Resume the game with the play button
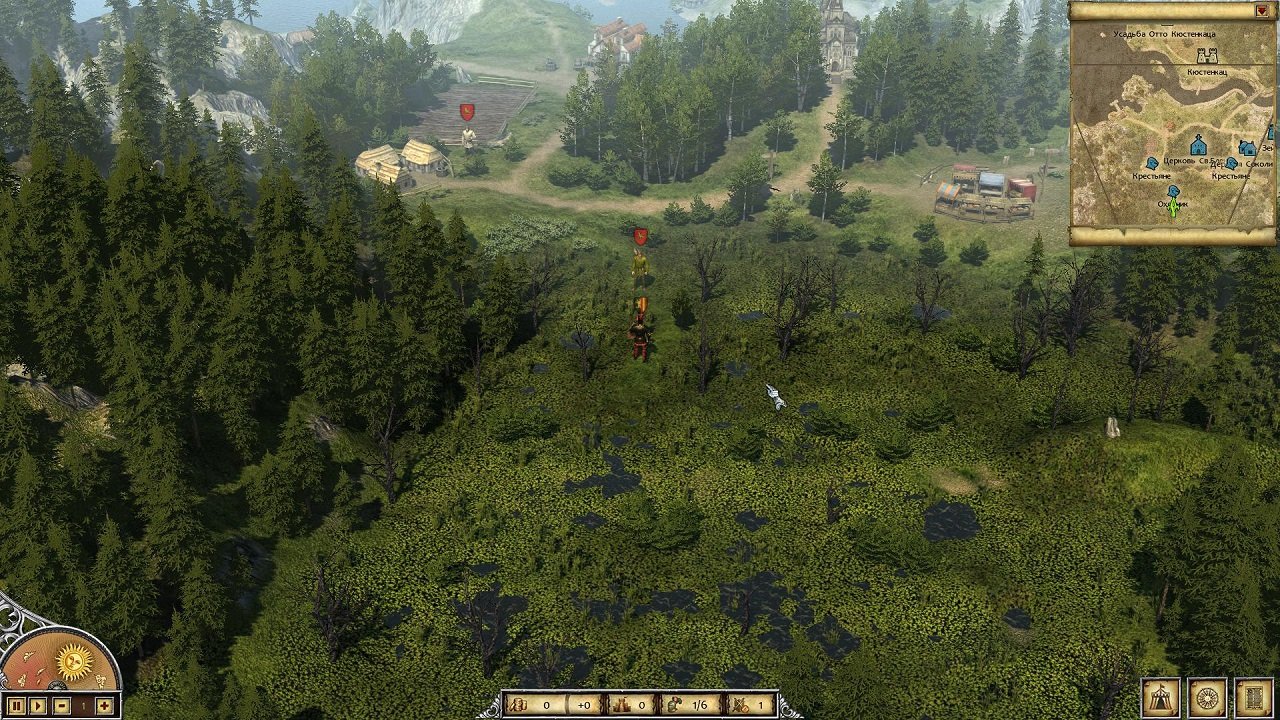The width and height of the screenshot is (1280, 720). click(39, 706)
